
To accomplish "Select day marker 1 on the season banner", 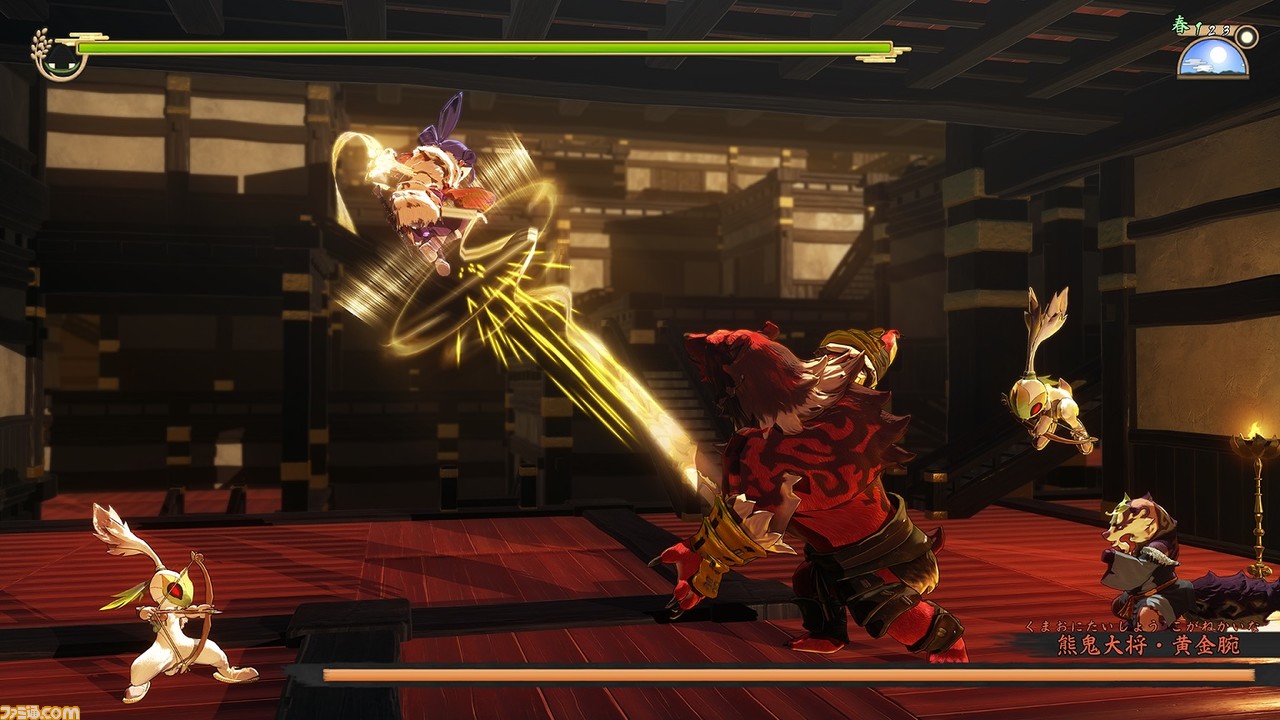I will coord(1198,29).
